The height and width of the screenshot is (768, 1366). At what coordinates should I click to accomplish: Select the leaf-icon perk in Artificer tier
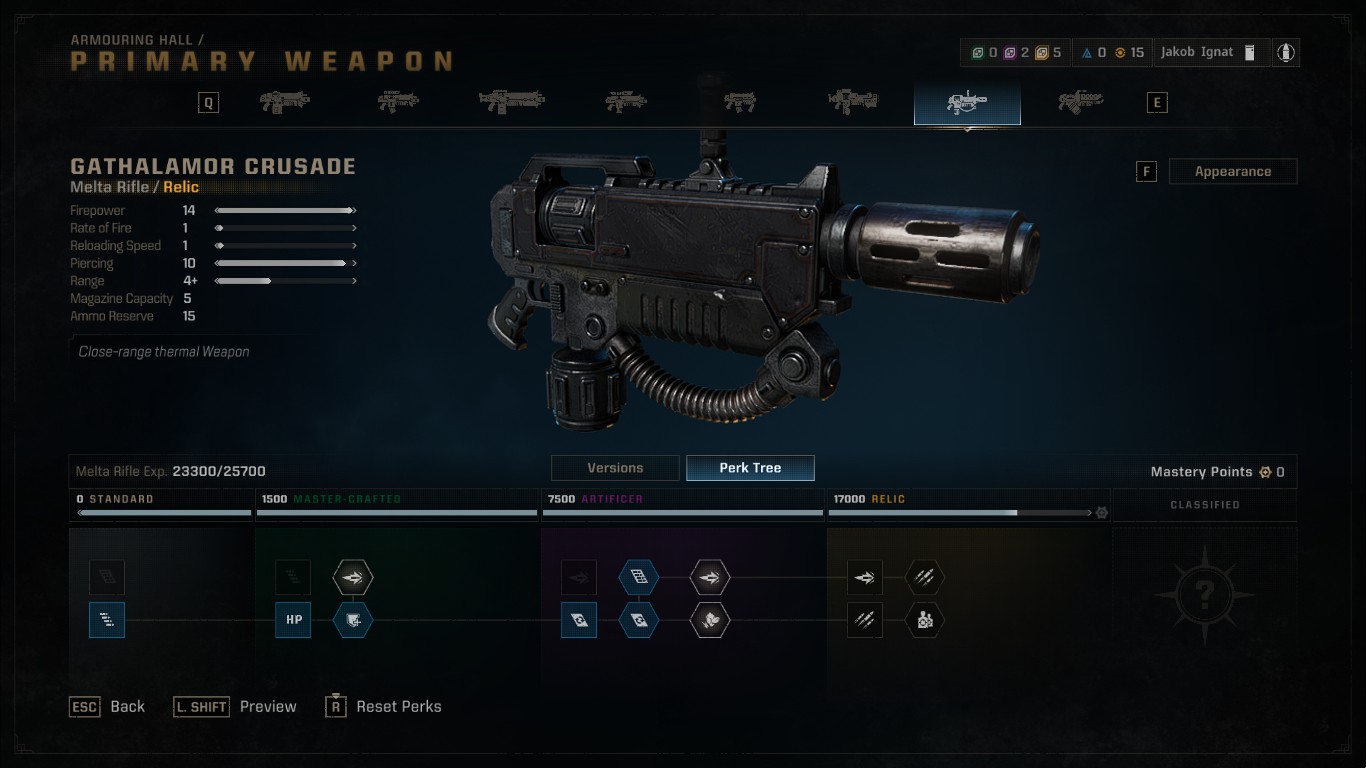[710, 620]
